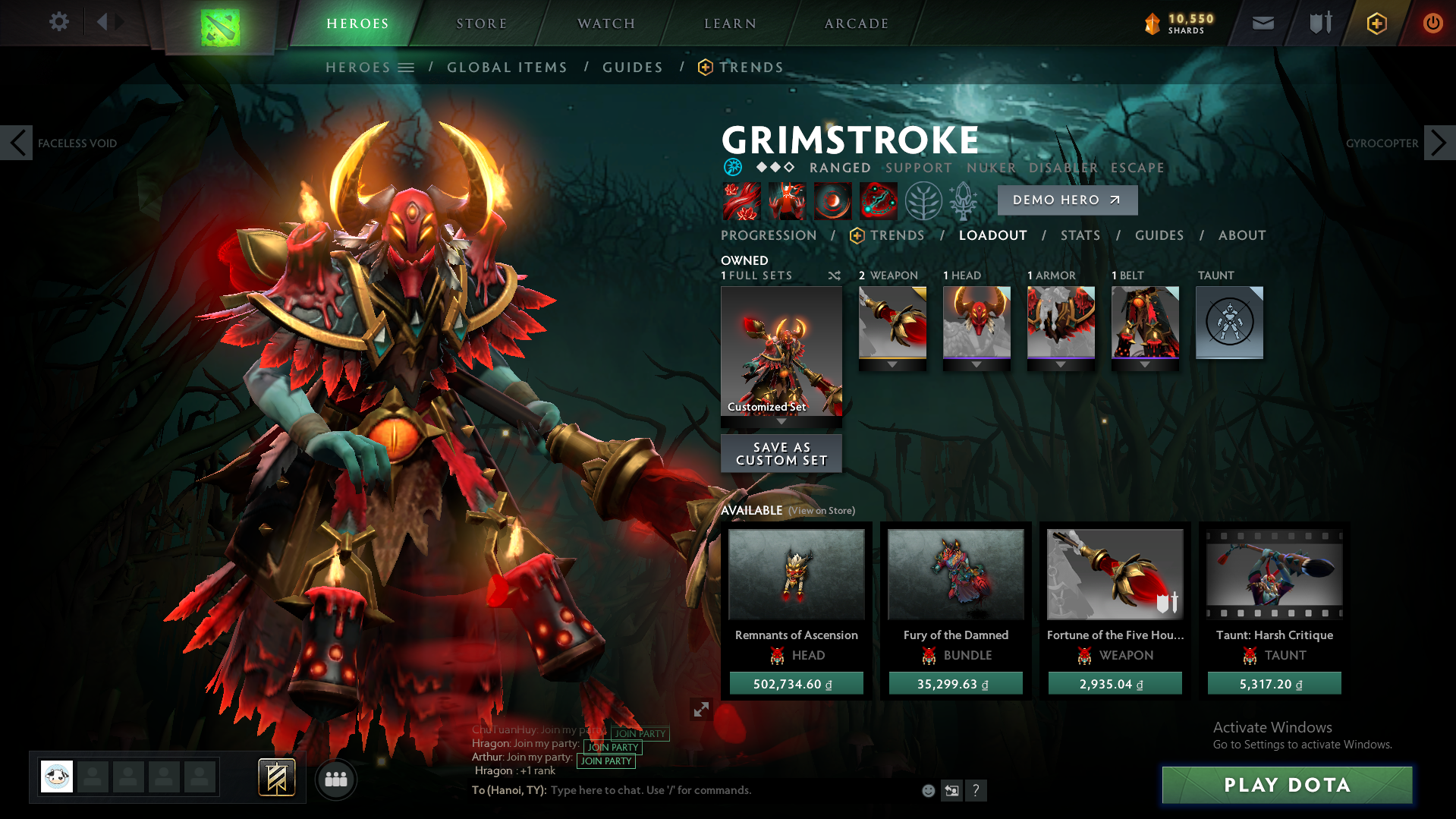Click the Soulbind ultimate ability icon
Viewport: 1456px width, 819px height.
pyautogui.click(x=877, y=201)
